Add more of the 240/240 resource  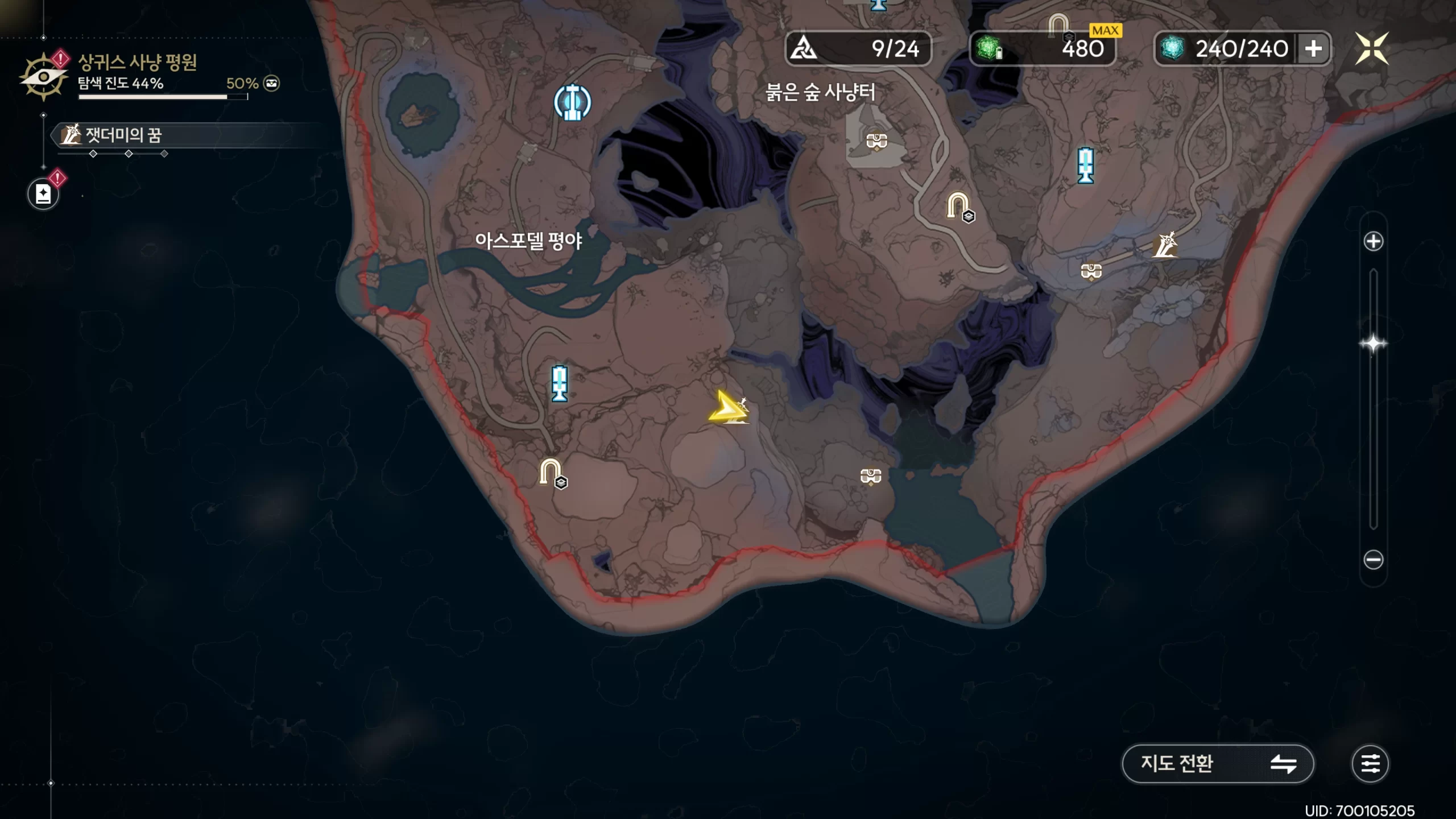pos(1313,49)
